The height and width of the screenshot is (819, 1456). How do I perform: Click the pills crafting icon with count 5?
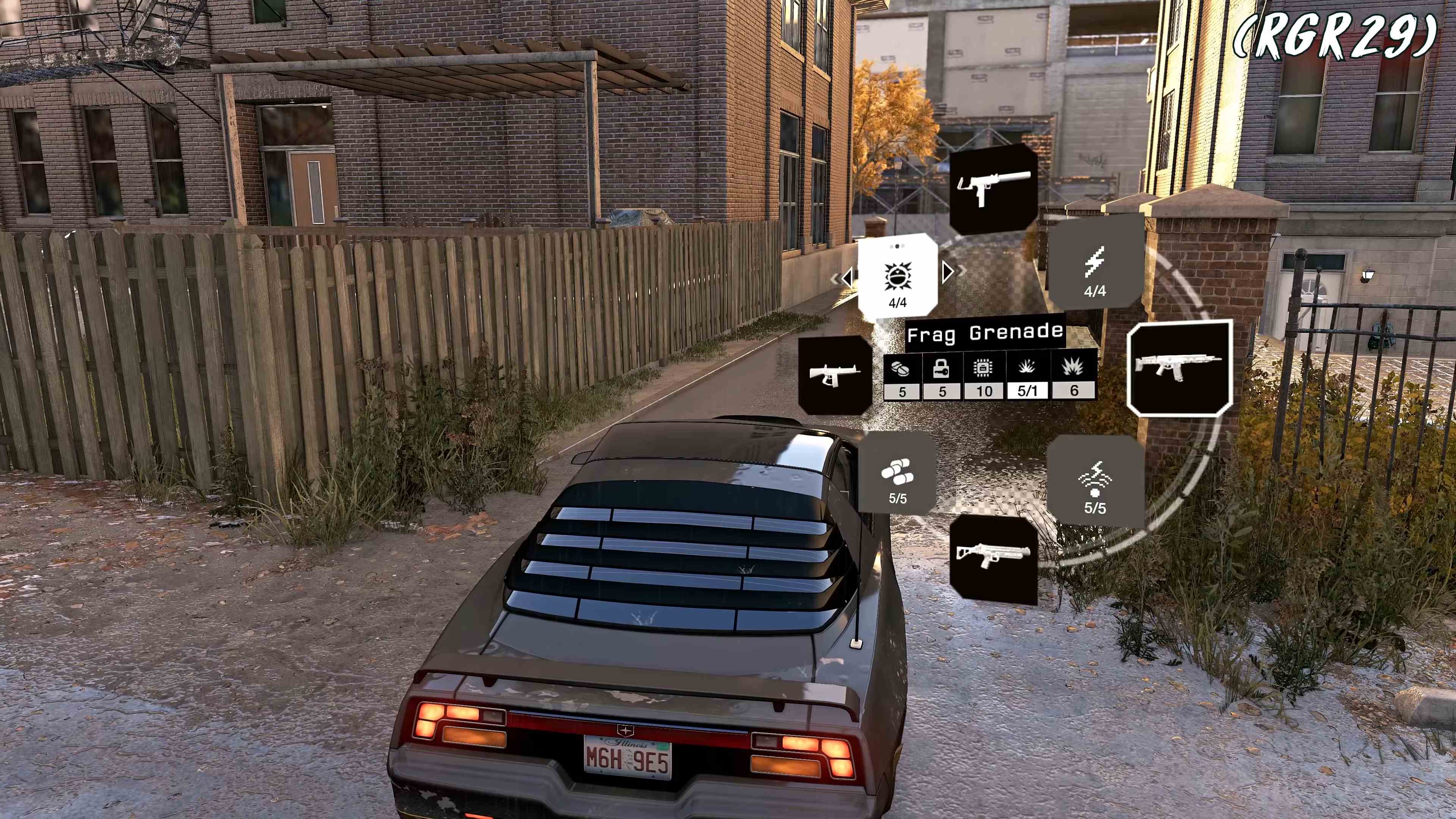[x=901, y=370]
